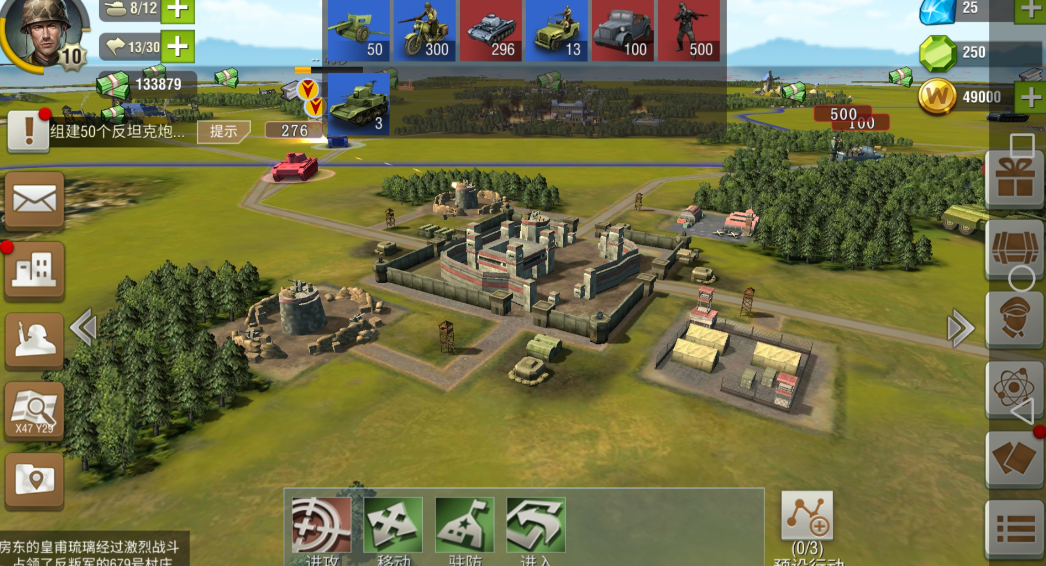Click the 提示 hint button
Screen dimensions: 1046x566
pyautogui.click(x=223, y=131)
